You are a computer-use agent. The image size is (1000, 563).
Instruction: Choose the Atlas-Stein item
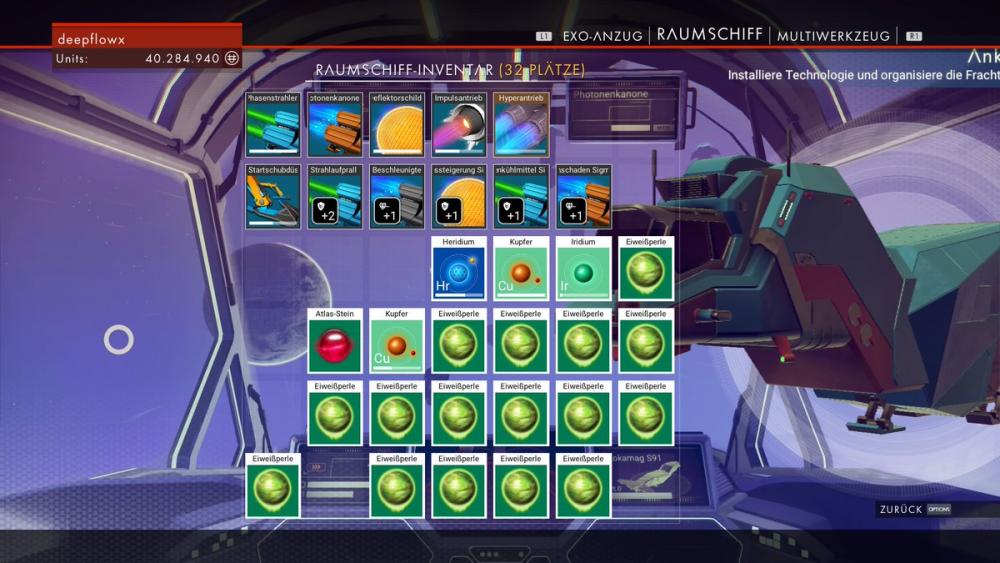coord(335,341)
